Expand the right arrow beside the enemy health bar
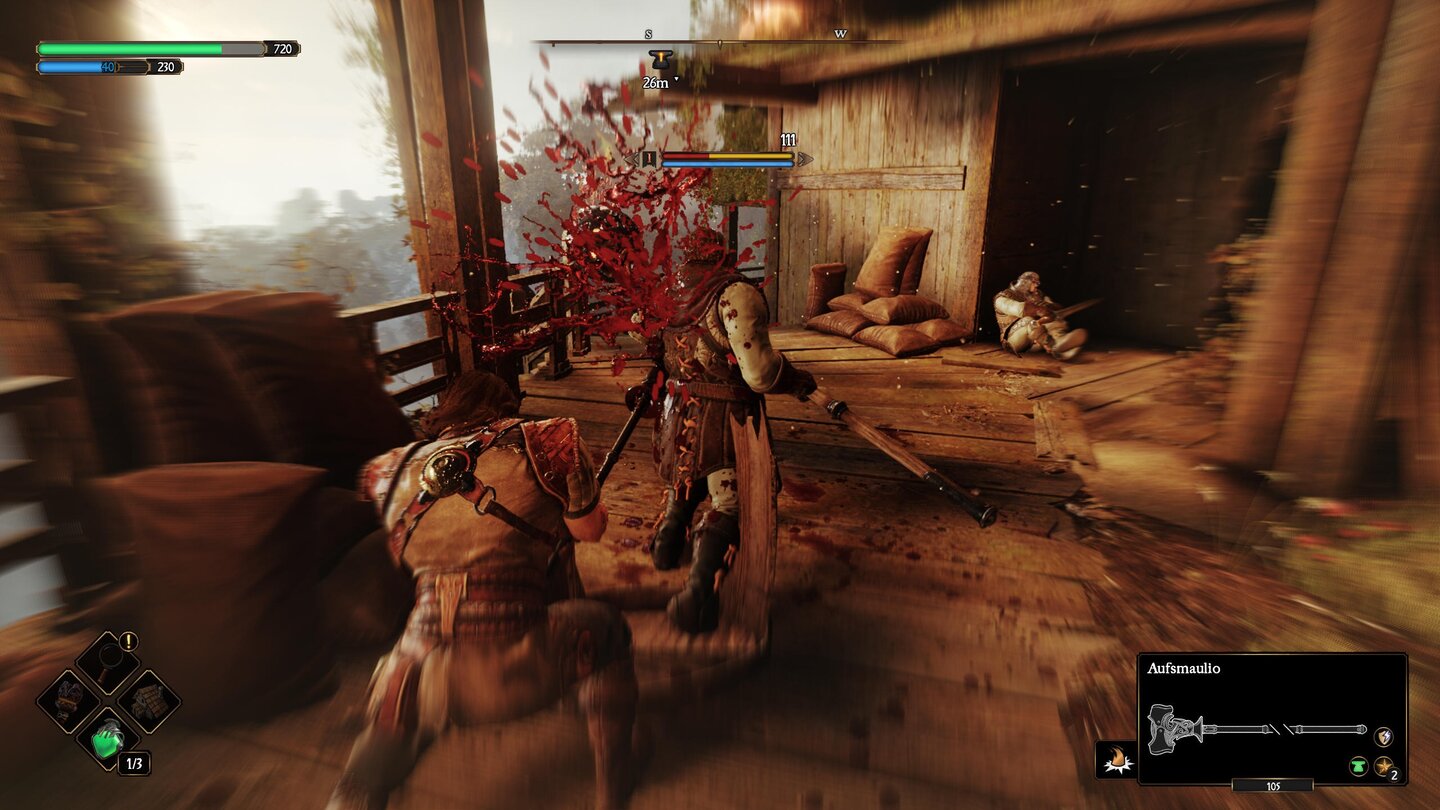This screenshot has height=810, width=1440. coord(806,158)
